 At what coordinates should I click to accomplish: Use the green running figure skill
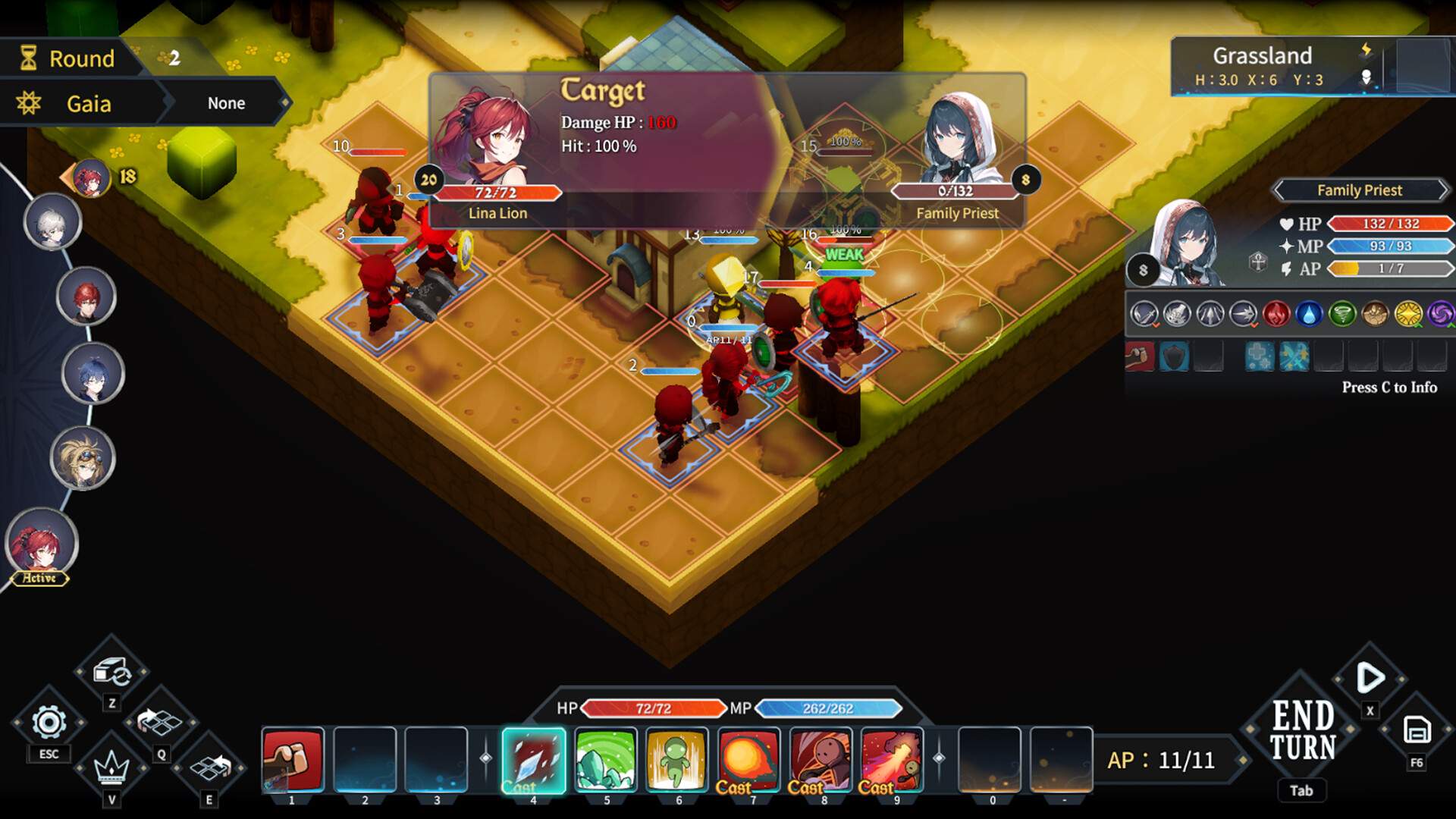tap(677, 760)
